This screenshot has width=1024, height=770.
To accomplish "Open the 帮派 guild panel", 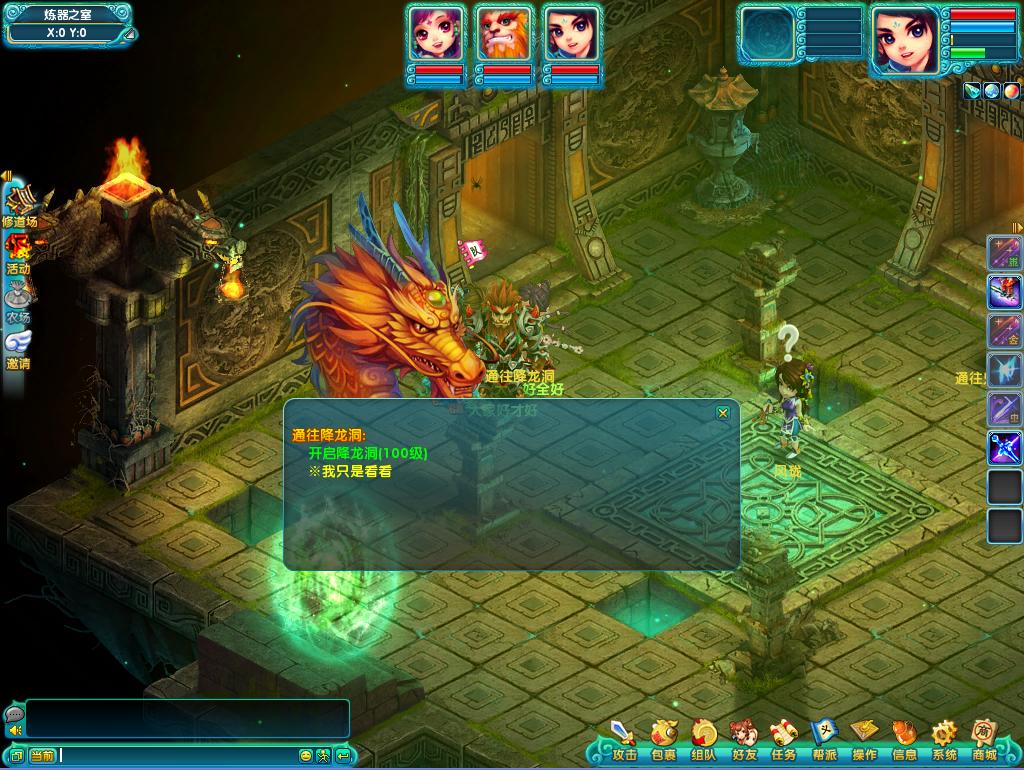I will pyautogui.click(x=824, y=740).
